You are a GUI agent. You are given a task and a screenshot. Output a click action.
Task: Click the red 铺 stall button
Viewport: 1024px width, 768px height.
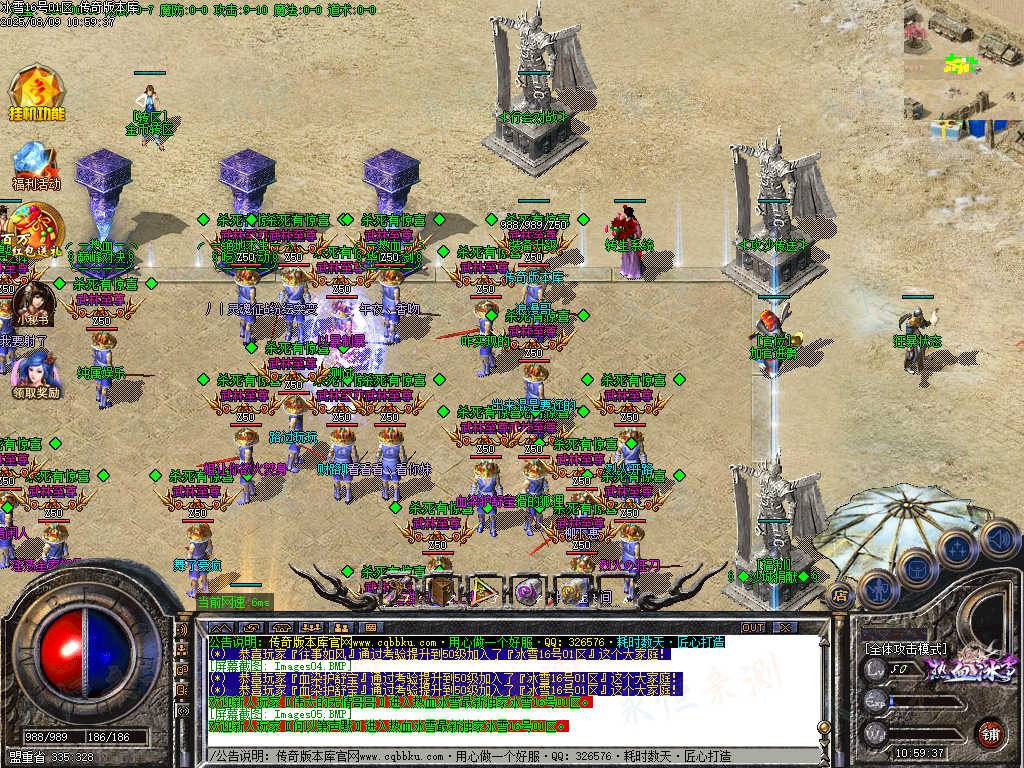pos(990,732)
